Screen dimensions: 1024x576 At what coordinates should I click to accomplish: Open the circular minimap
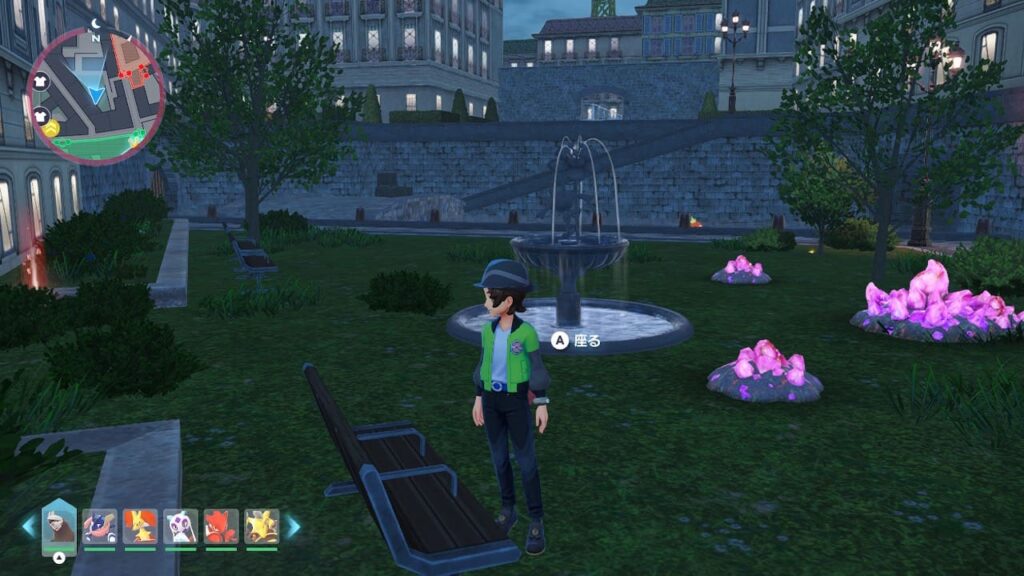[96, 96]
